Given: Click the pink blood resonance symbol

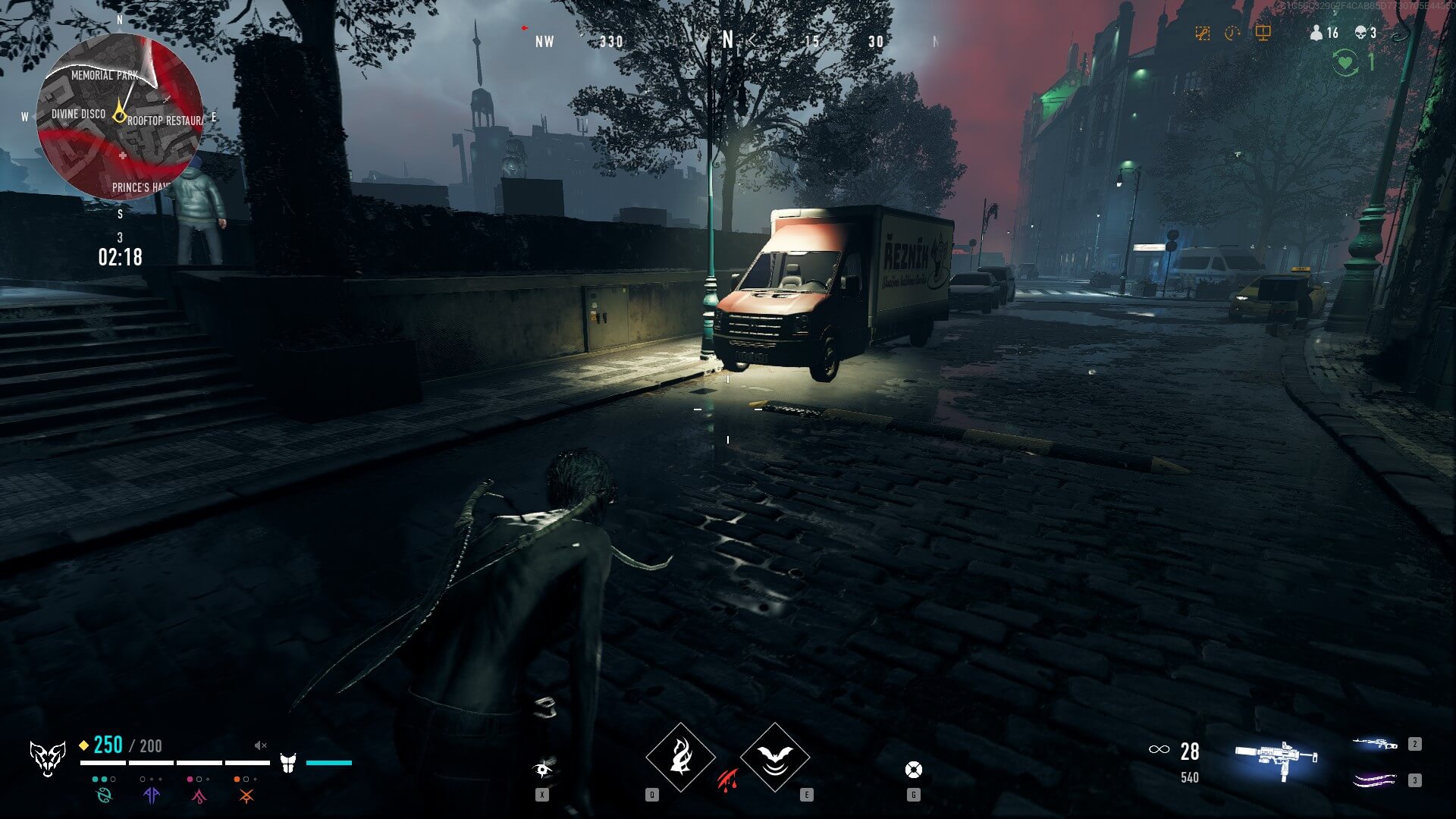Looking at the screenshot, I should point(199,795).
